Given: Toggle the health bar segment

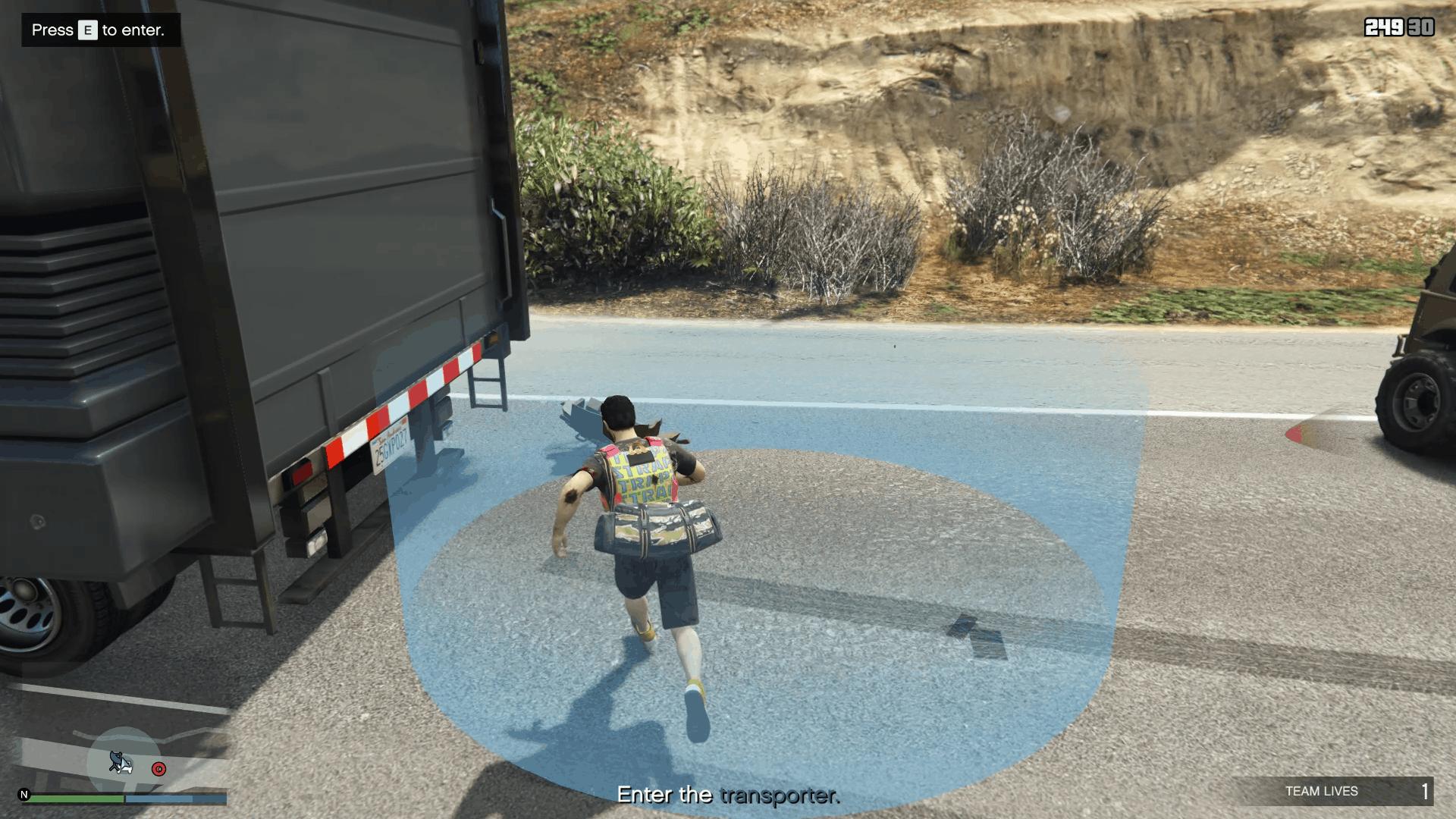Looking at the screenshot, I should (76, 799).
